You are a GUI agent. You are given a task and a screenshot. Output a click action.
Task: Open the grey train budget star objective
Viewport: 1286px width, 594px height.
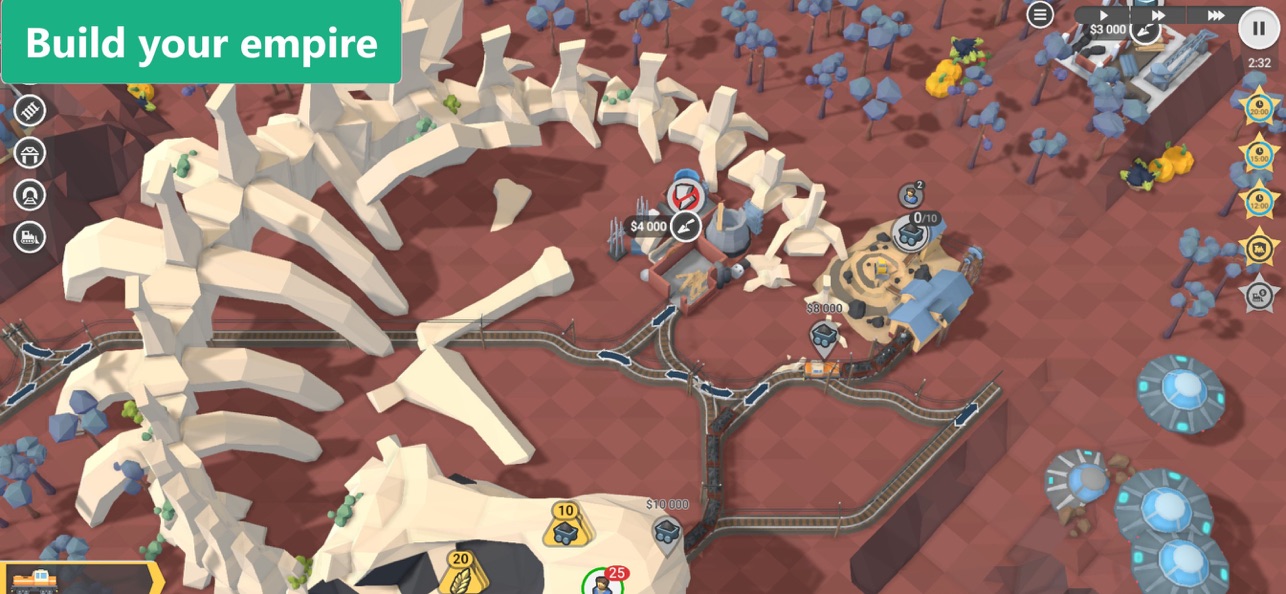(1258, 294)
